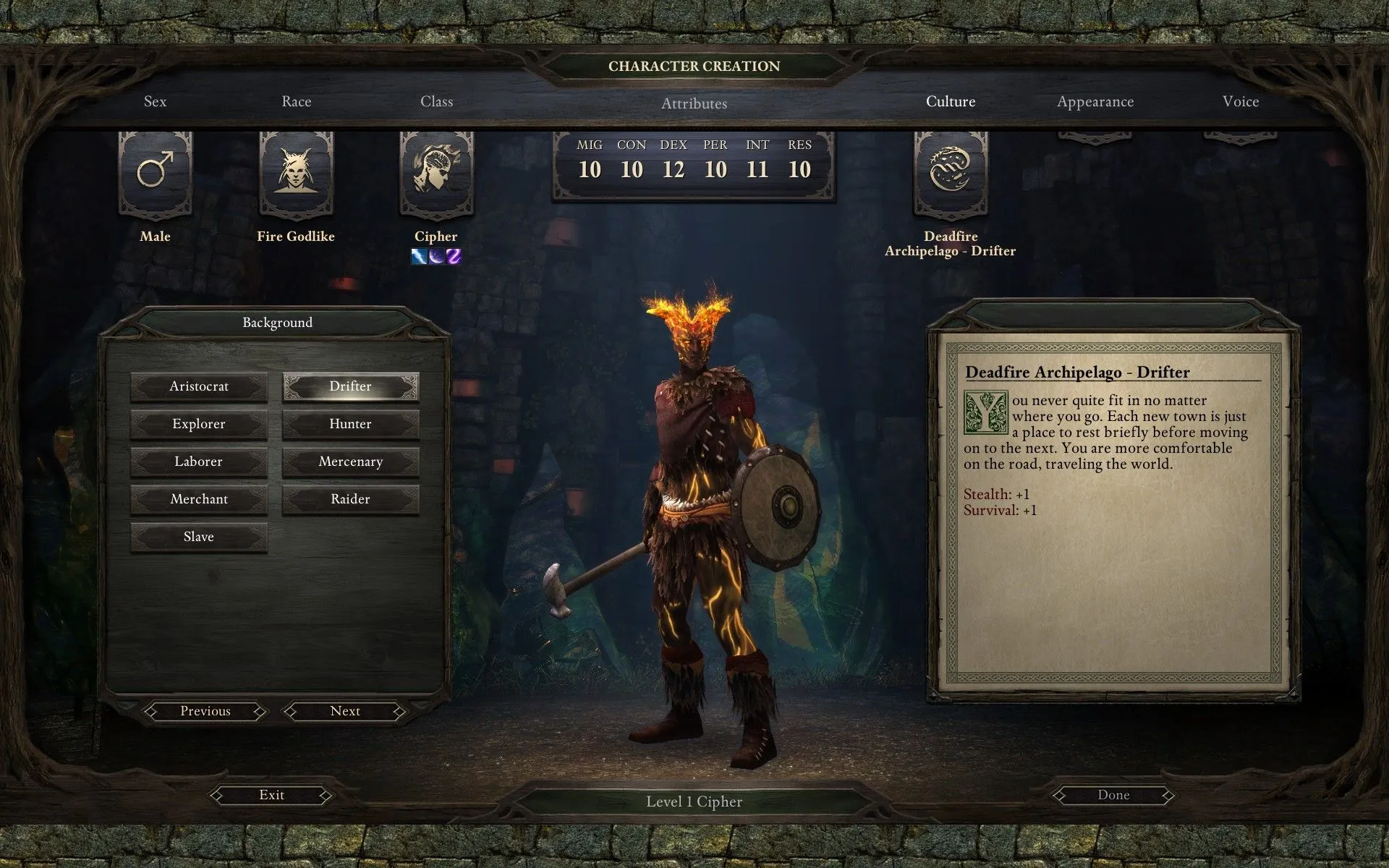Select the Hunter background option

[350, 424]
